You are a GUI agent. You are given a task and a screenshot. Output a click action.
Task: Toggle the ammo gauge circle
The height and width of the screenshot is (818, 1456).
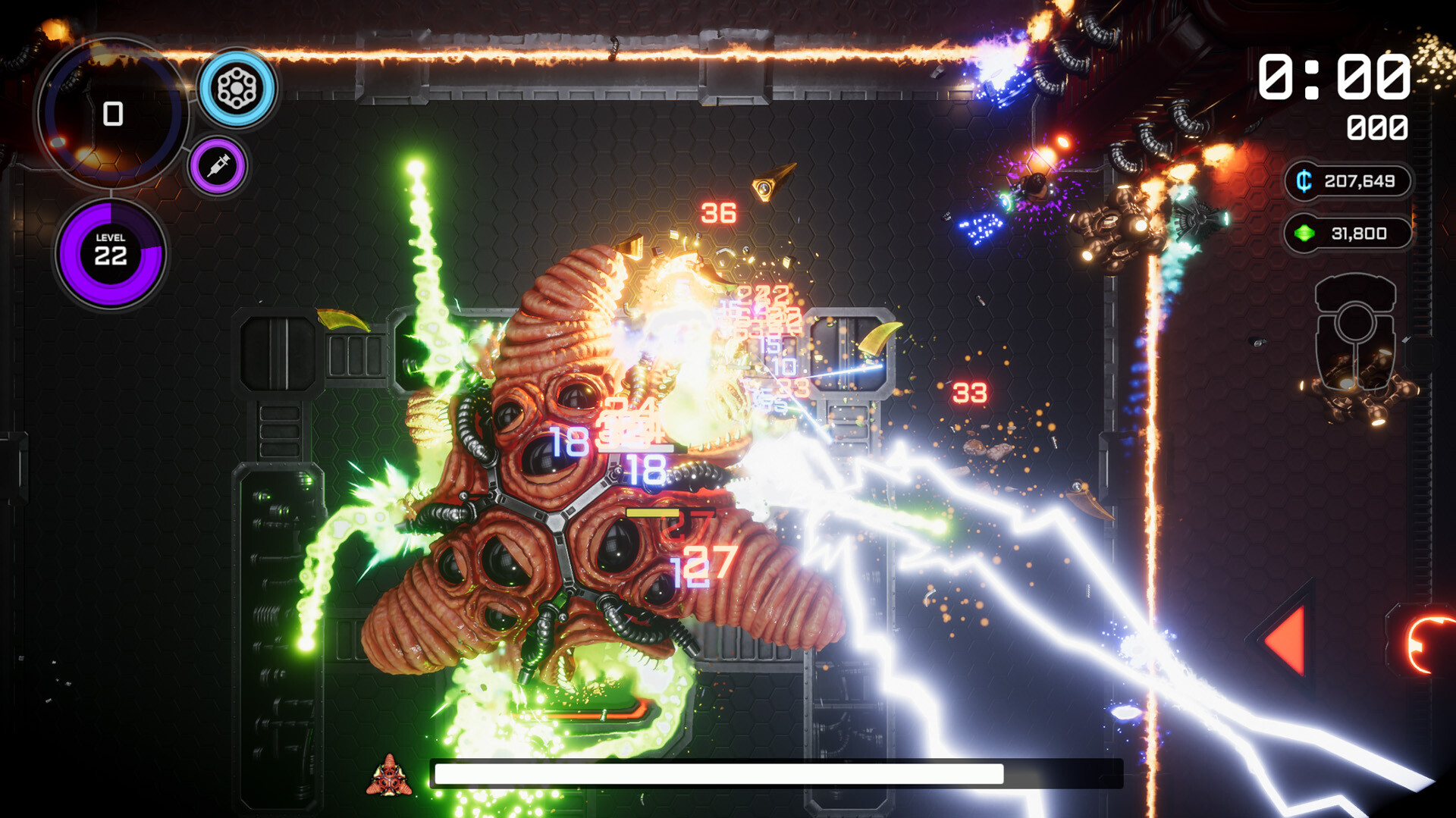point(114,114)
